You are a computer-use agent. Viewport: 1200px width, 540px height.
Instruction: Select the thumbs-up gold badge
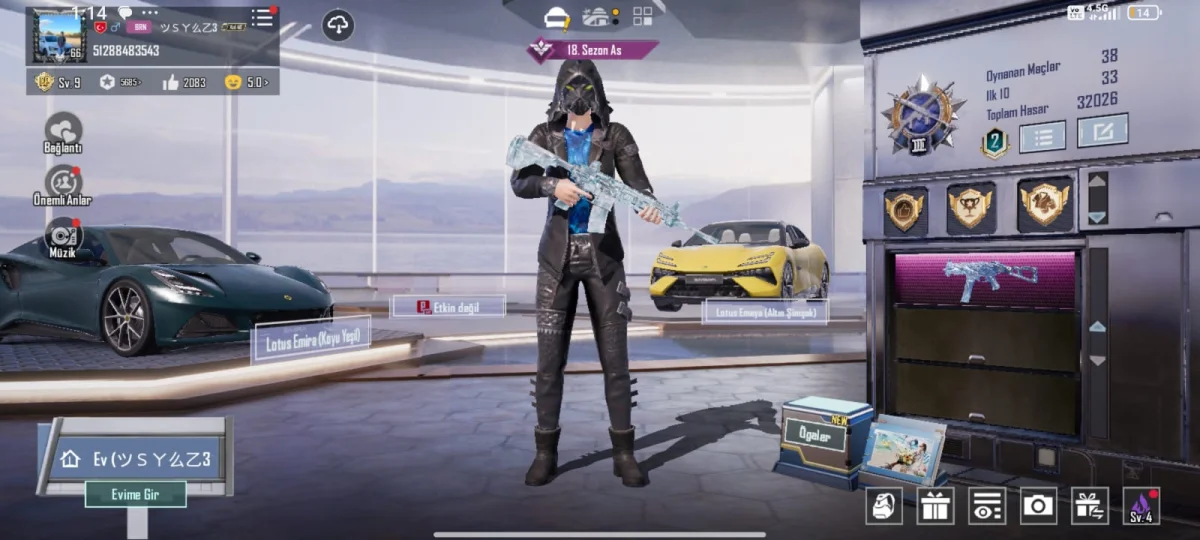click(905, 209)
